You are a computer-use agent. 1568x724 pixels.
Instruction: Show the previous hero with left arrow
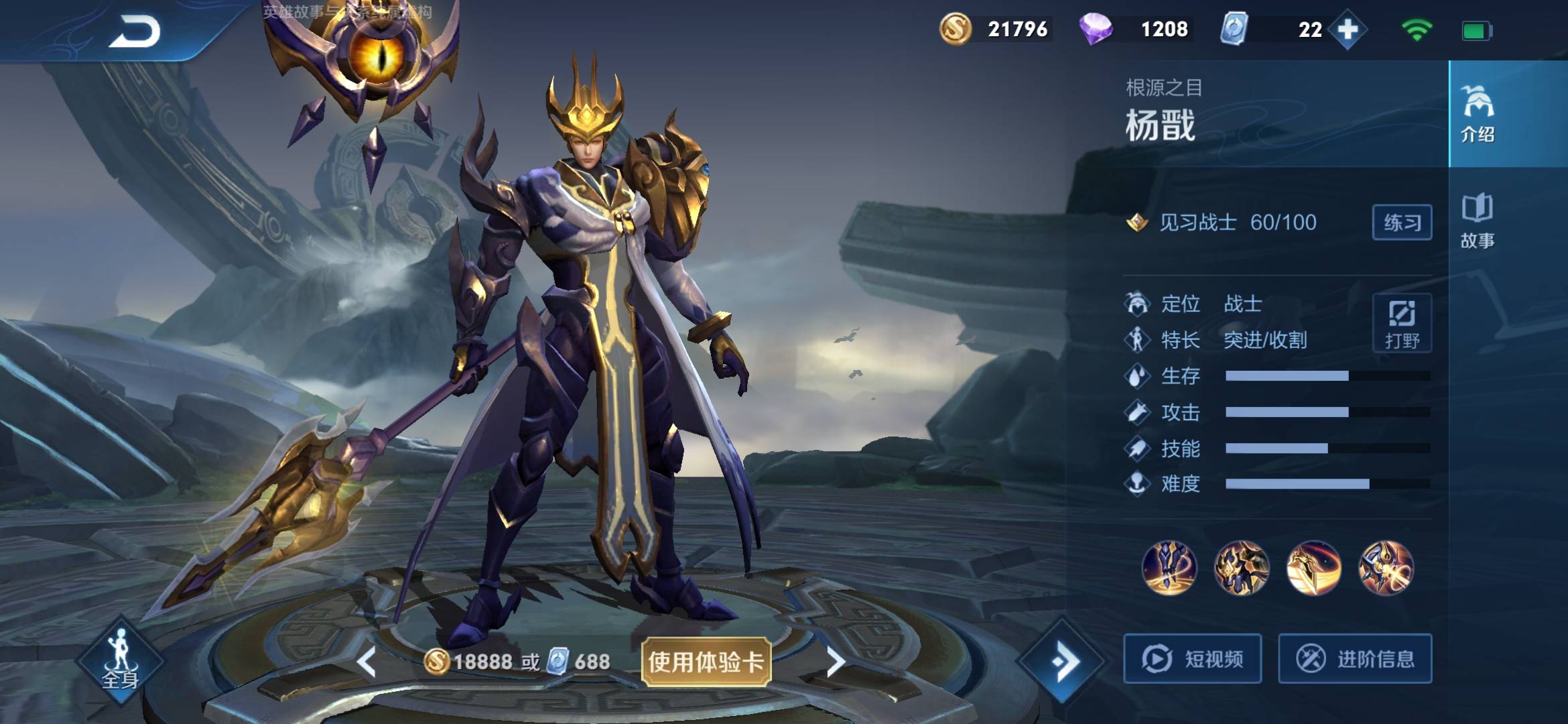(367, 662)
